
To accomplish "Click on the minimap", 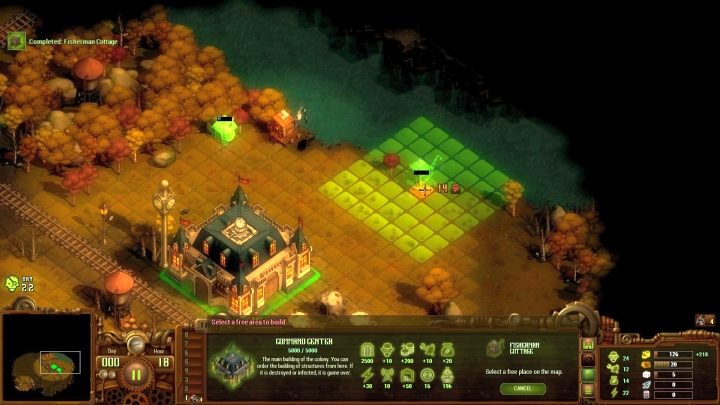I will [x=47, y=362].
